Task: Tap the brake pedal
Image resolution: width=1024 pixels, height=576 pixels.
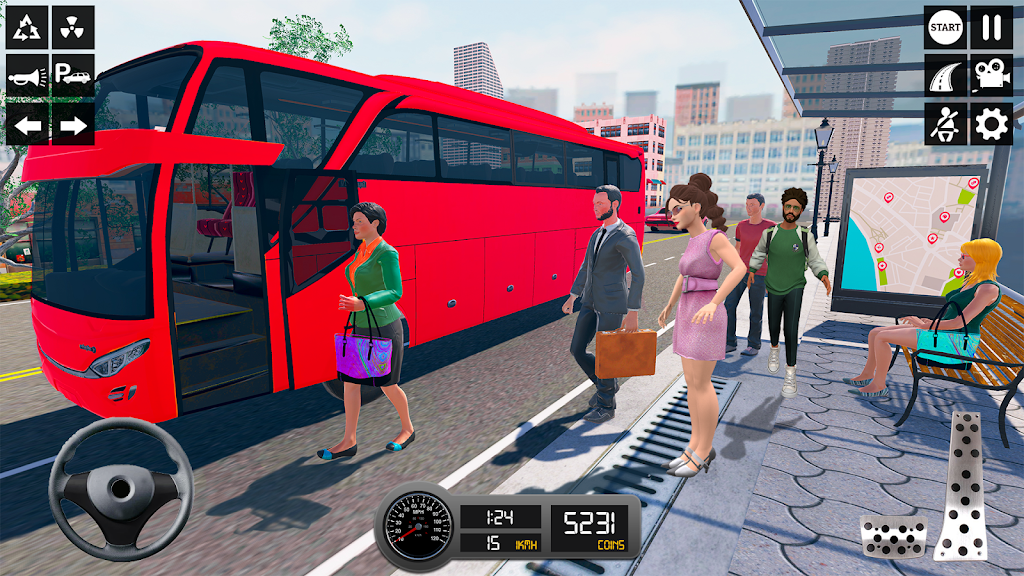Action: pyautogui.click(x=893, y=535)
